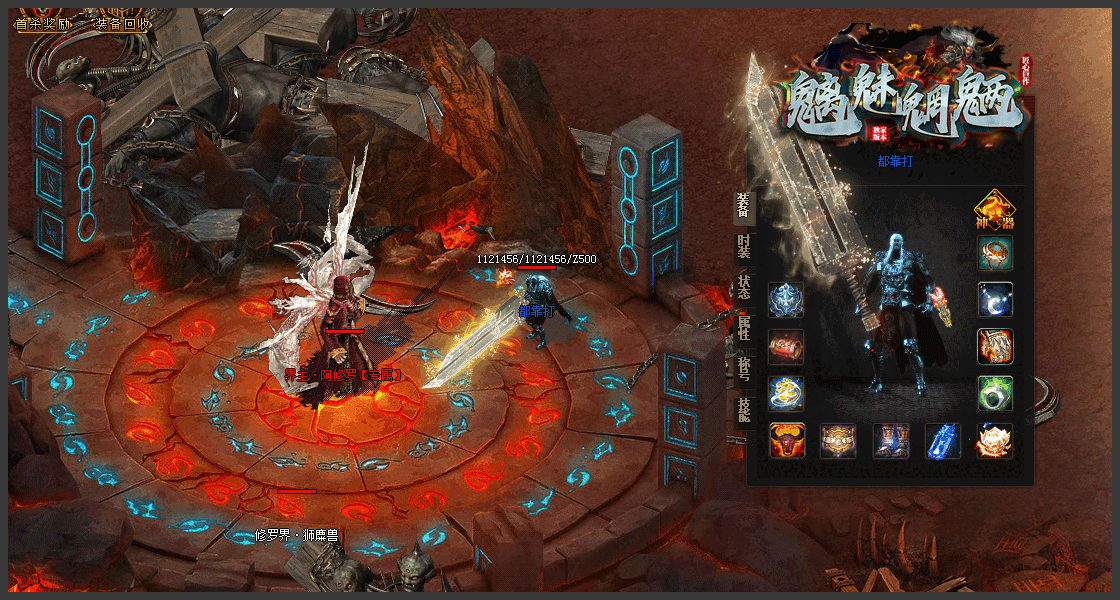Select the crescent moon necklace slot
The width and height of the screenshot is (1120, 600).
coord(995,300)
